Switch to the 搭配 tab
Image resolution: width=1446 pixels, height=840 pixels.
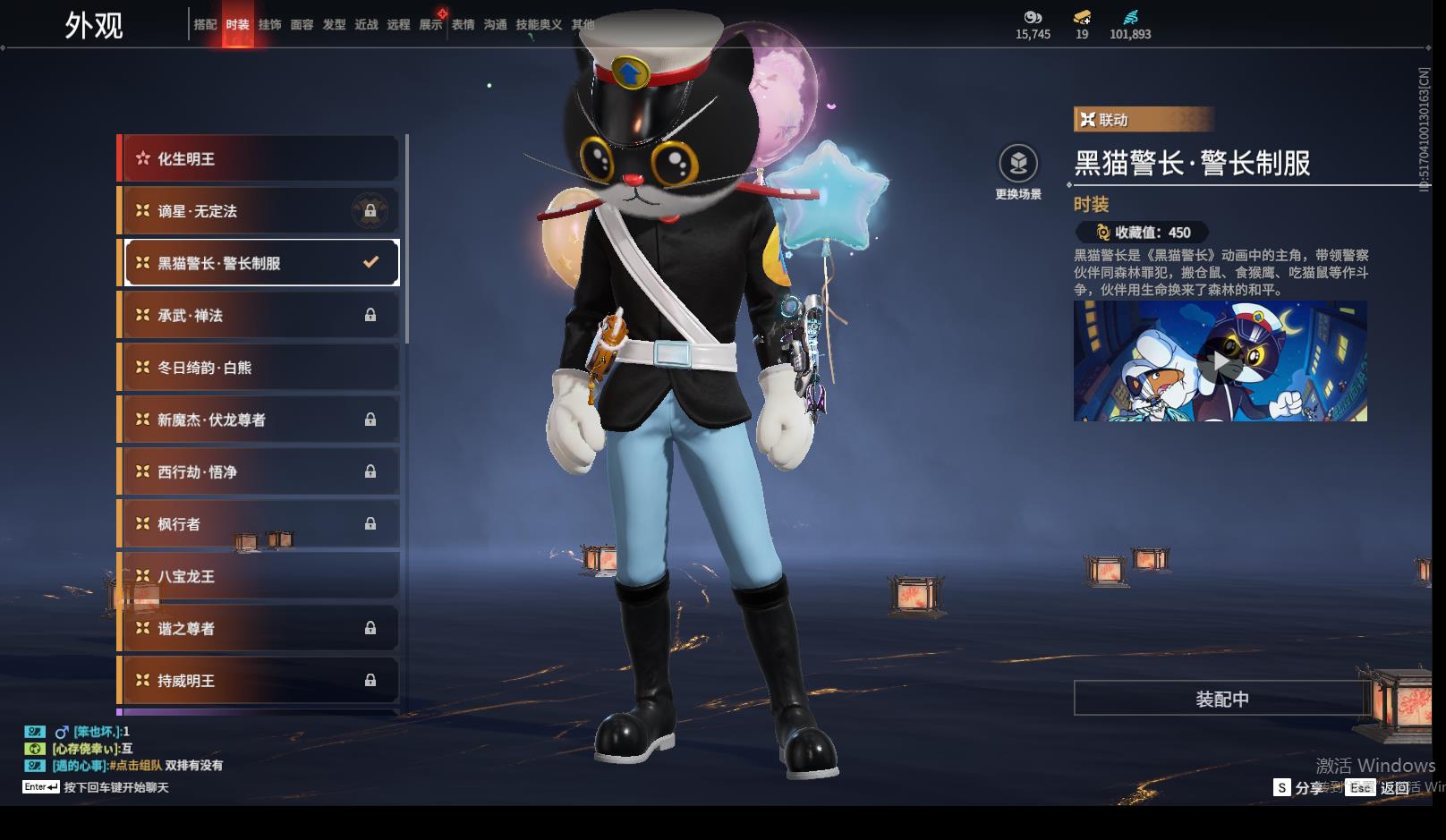click(x=205, y=25)
